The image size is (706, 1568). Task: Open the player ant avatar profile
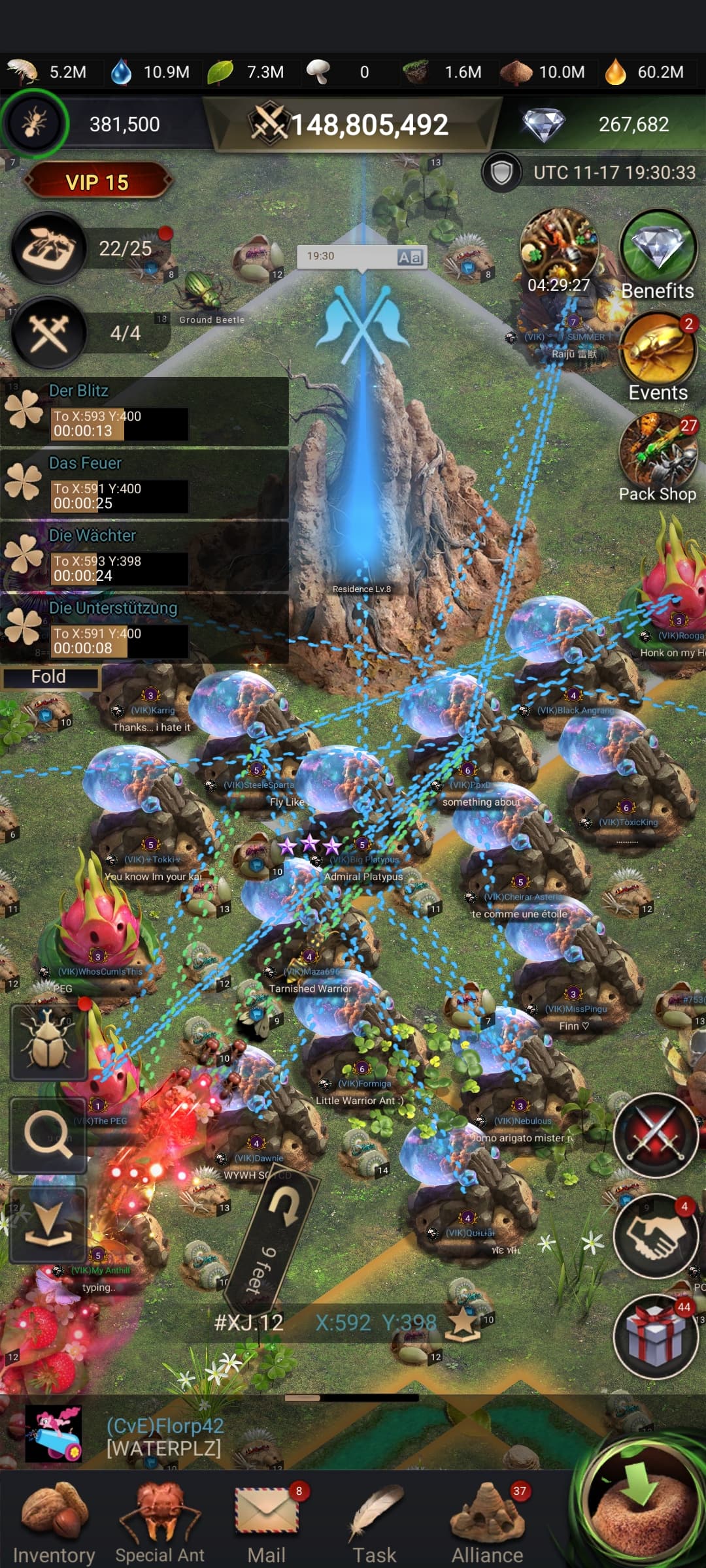click(x=34, y=123)
